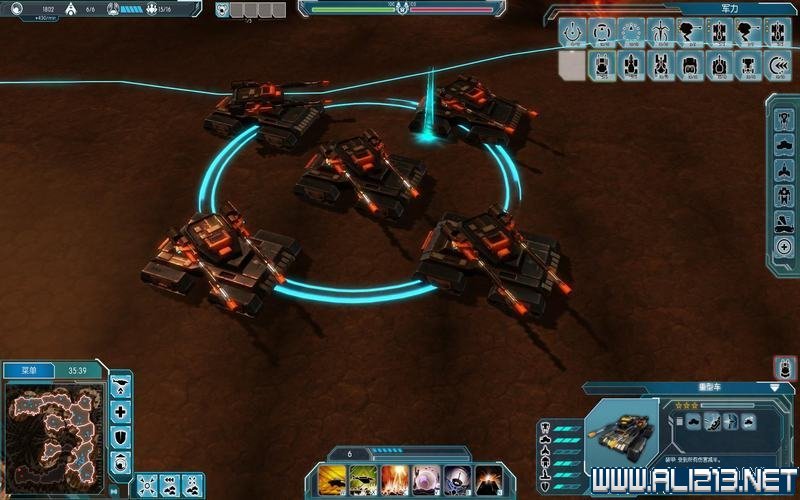Viewport: 800px width, 500px height.
Task: Click the top robot icon in right sidebar
Action: 784,117
